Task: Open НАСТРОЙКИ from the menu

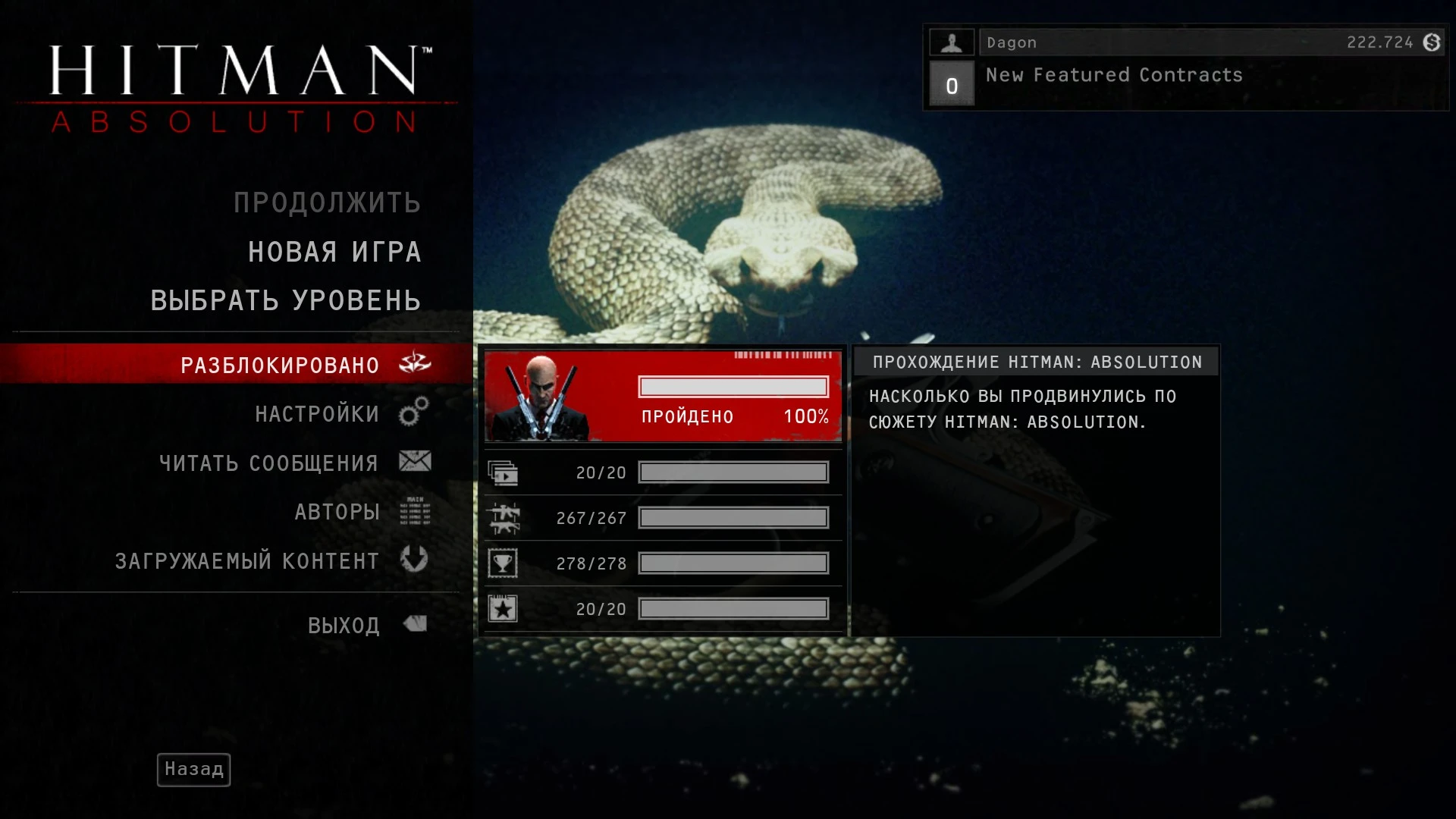Action: point(317,413)
